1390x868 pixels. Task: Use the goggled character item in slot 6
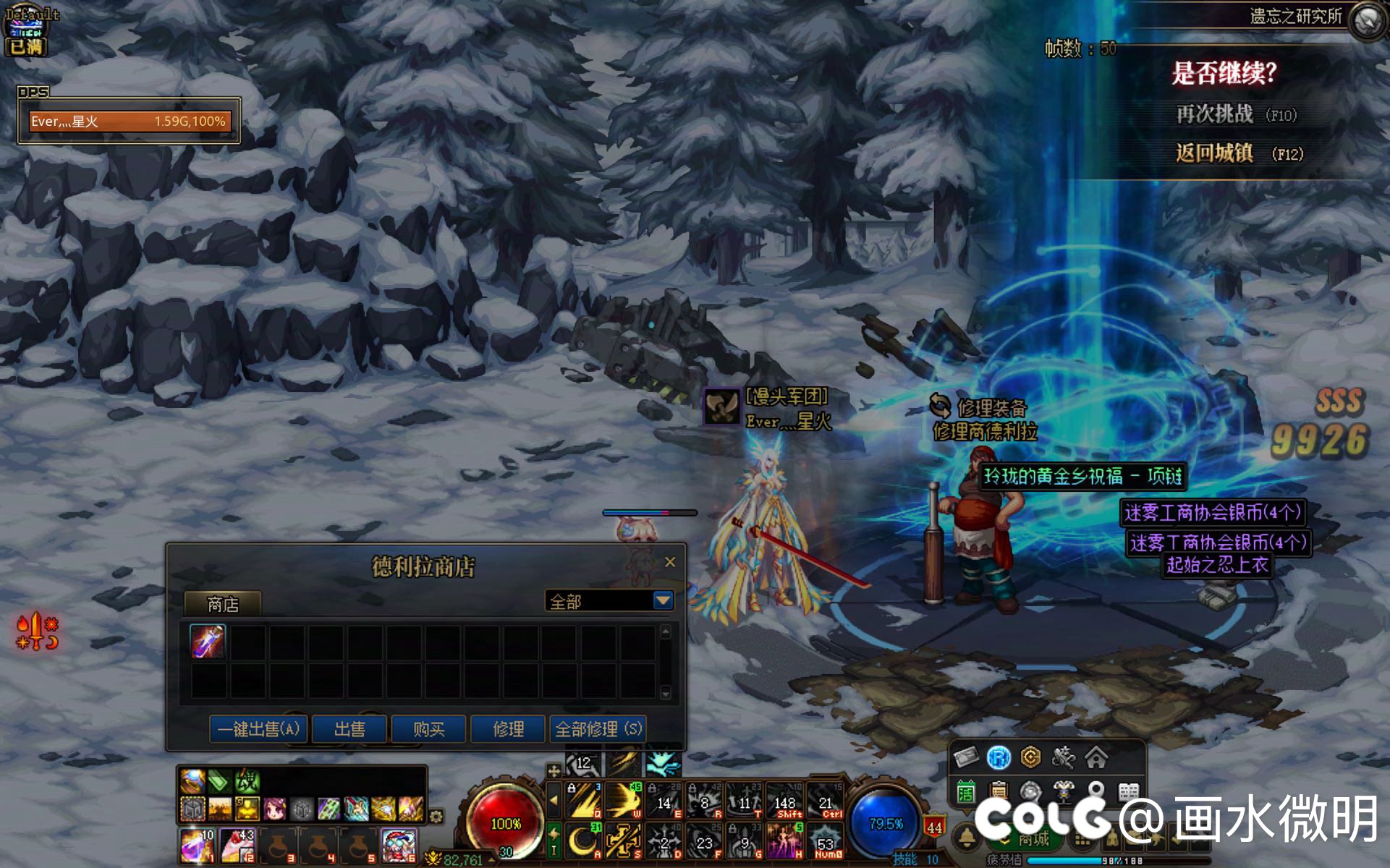point(399,846)
